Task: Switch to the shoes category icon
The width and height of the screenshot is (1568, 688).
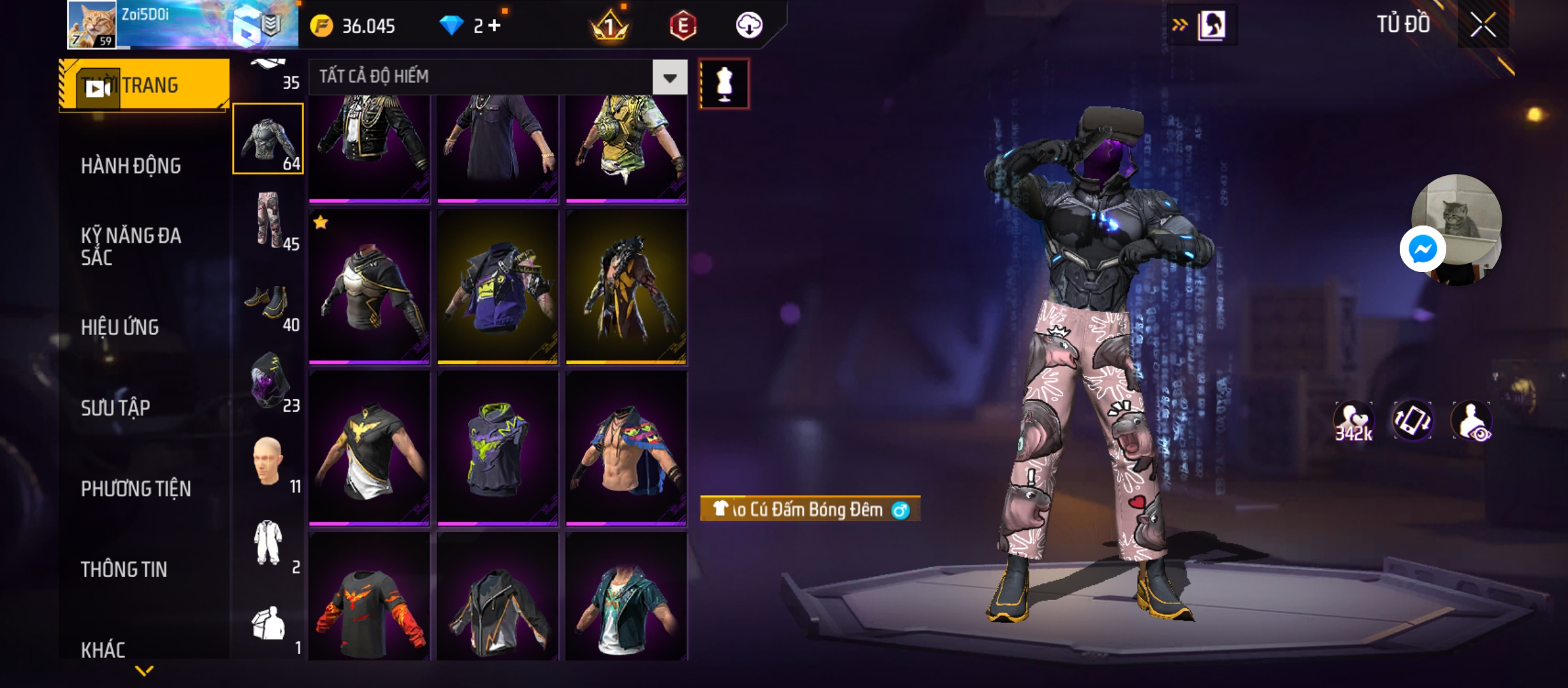Action: coord(268,302)
